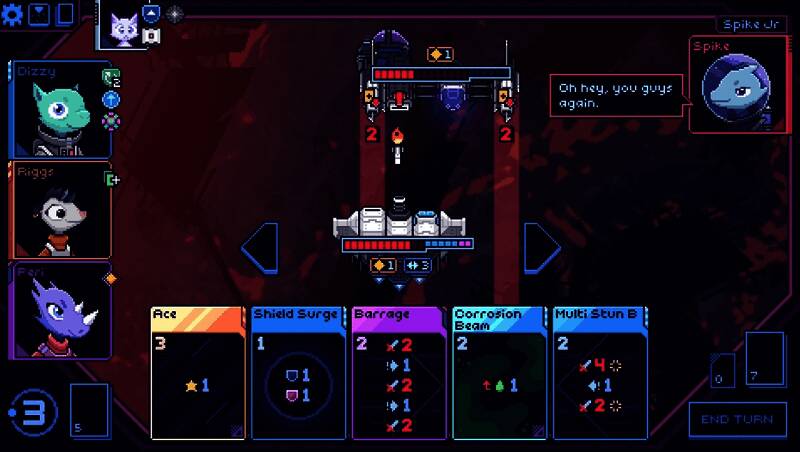Viewport: 800px width, 452px height.
Task: Click the cat computer portrait
Action: tap(124, 25)
